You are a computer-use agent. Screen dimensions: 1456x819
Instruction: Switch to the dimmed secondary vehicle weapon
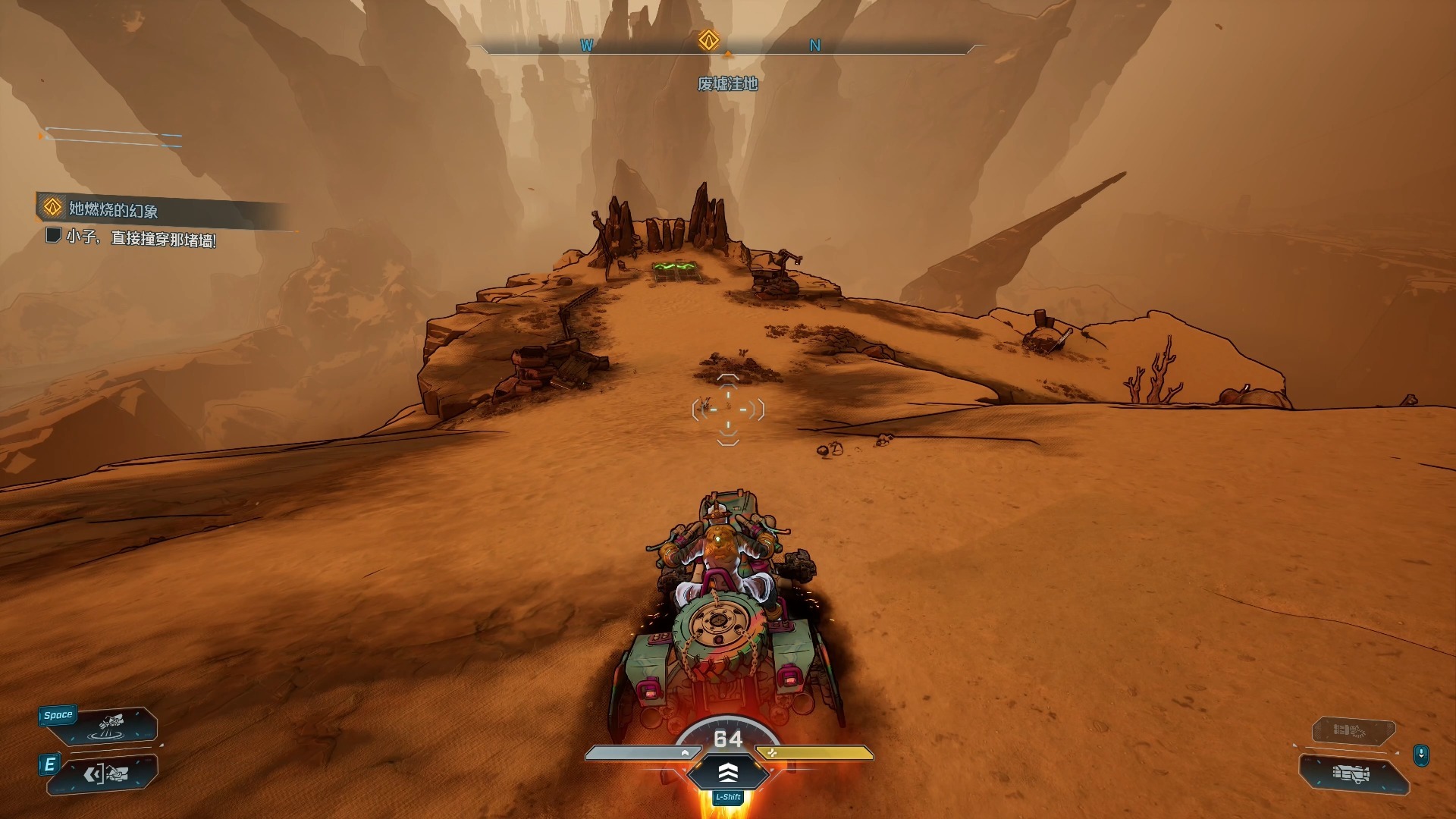click(1353, 731)
